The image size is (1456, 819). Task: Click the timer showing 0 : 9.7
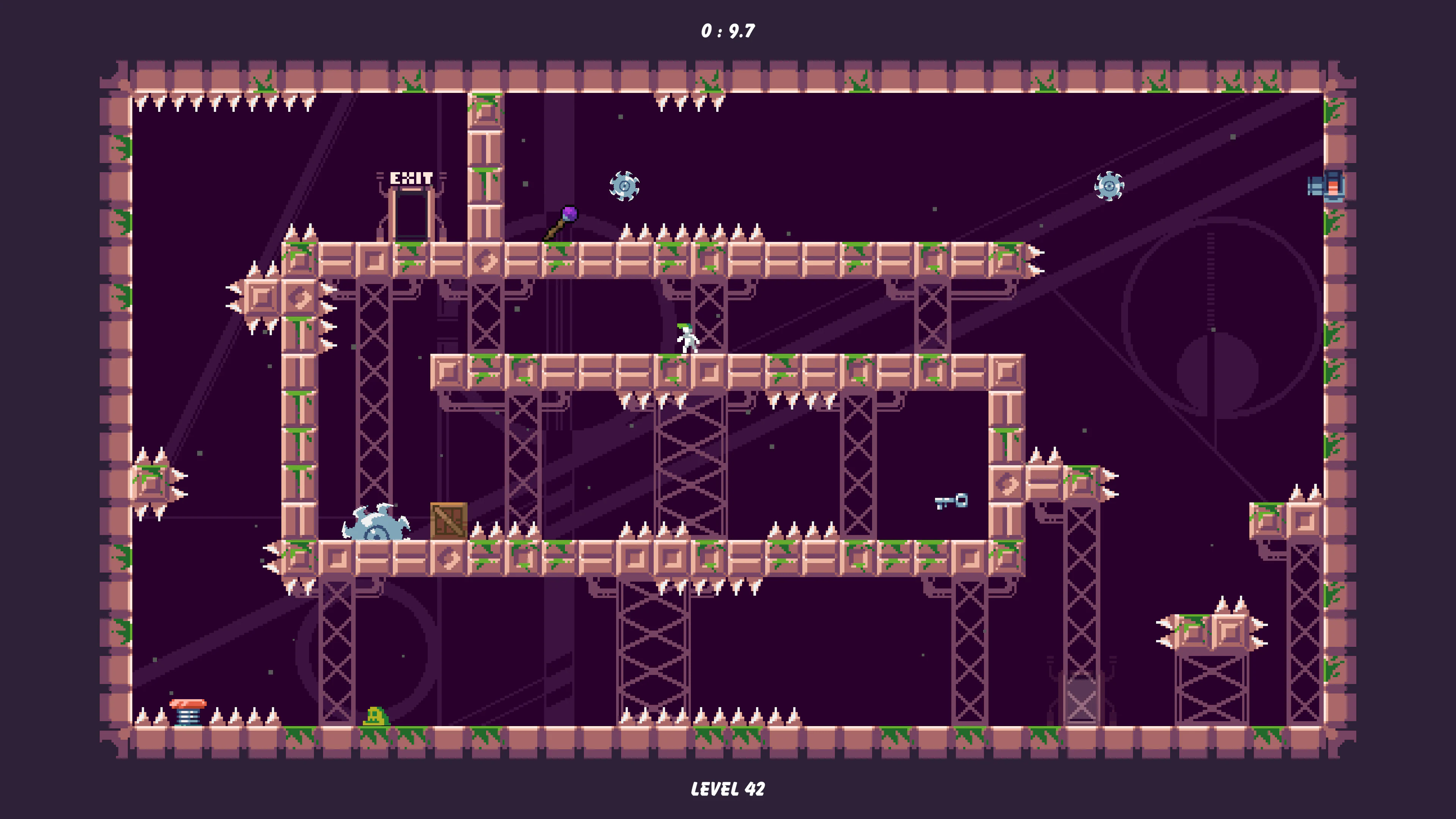point(728,31)
